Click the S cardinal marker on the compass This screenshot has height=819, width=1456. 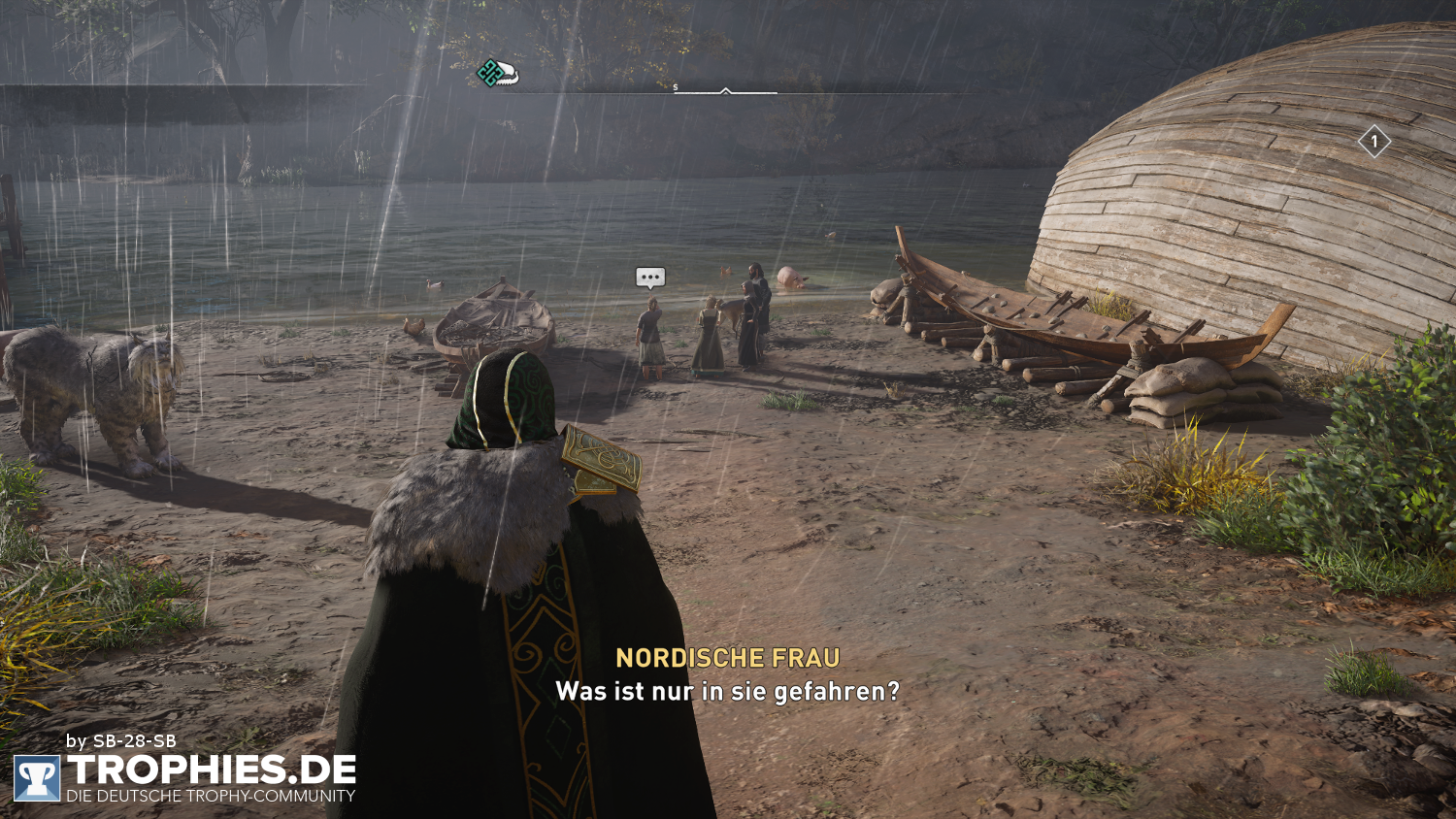pyautogui.click(x=674, y=85)
